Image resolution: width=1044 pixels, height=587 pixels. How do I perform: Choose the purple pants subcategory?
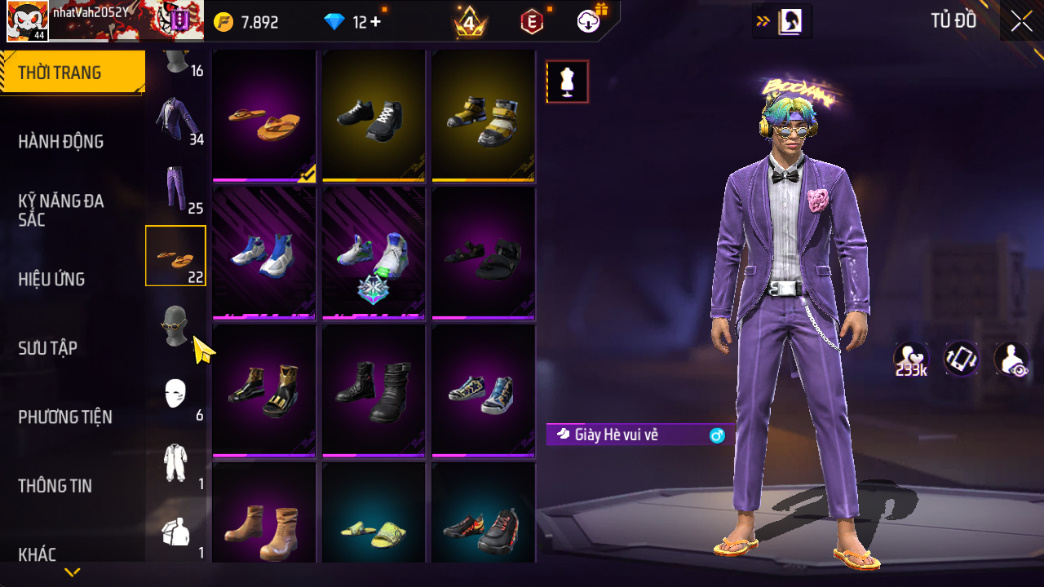pyautogui.click(x=177, y=188)
